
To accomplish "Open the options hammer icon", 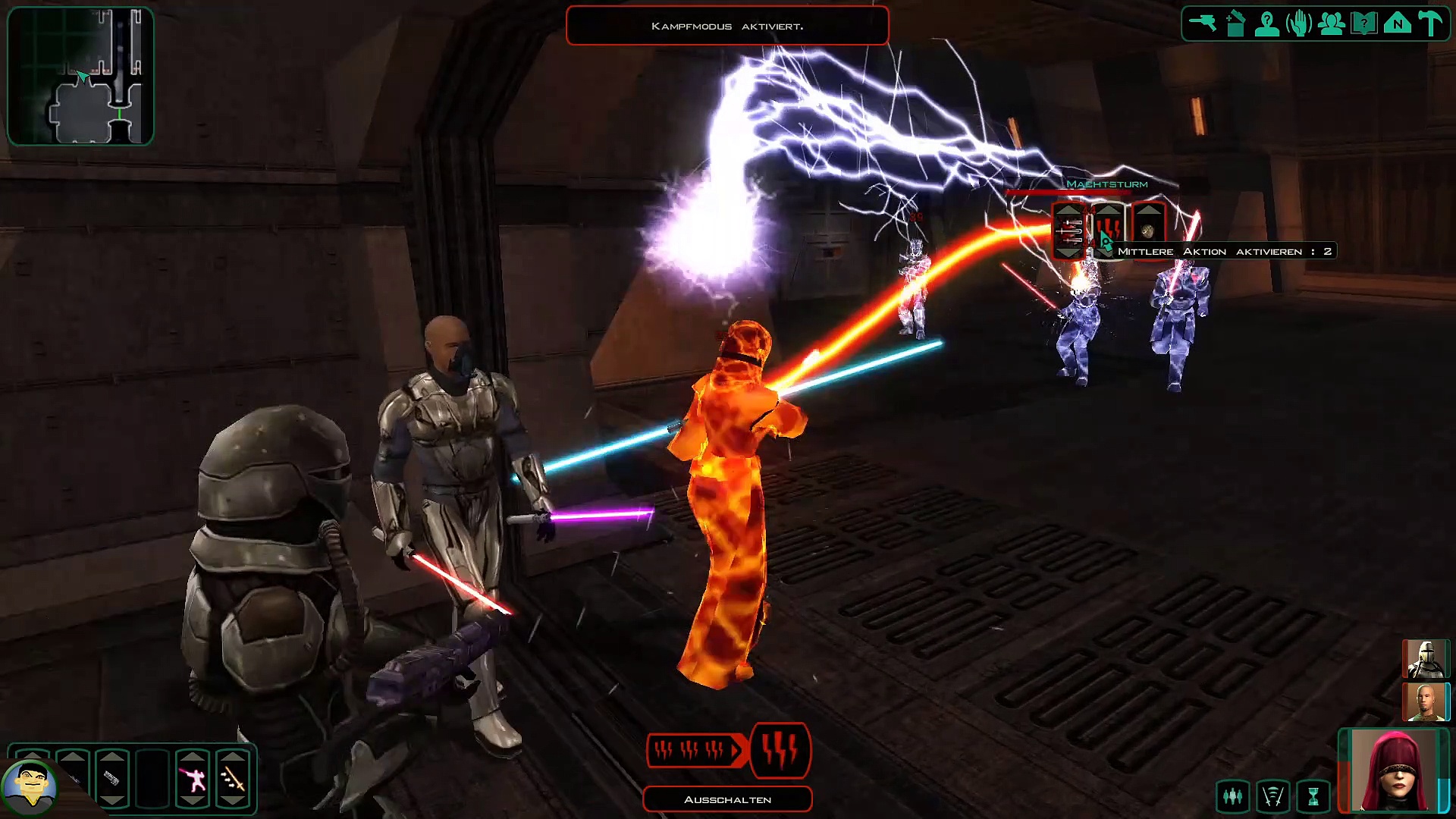I will click(x=1430, y=24).
